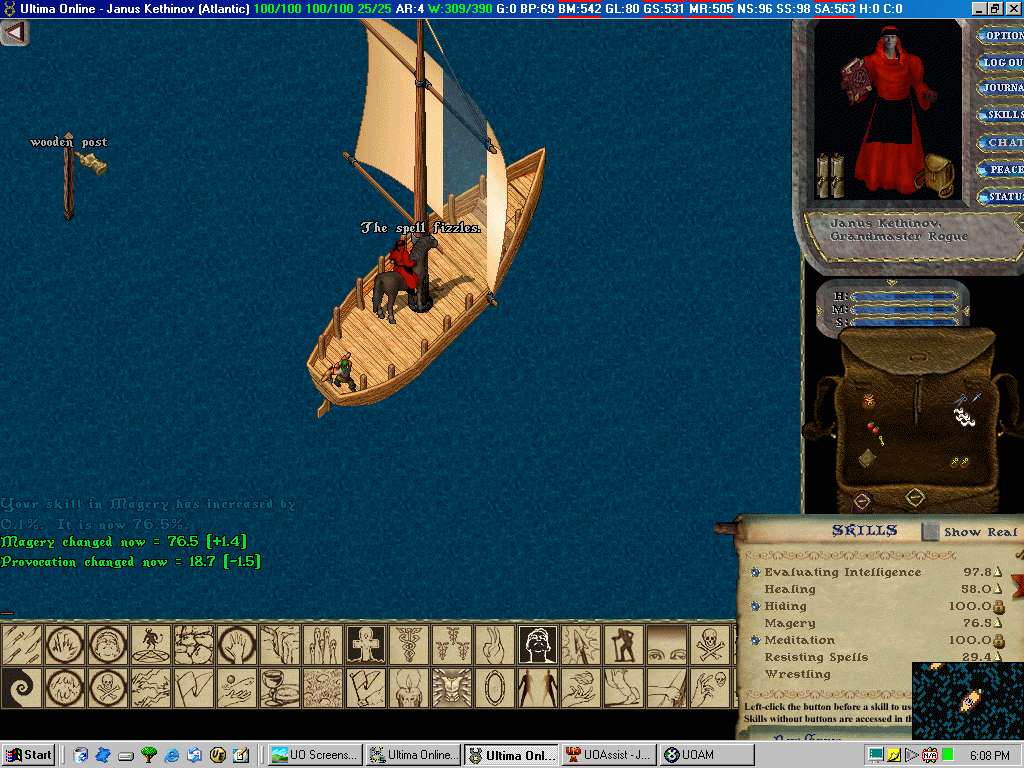Cast the black spiral spell icon
Image resolution: width=1024 pixels, height=768 pixels.
(20, 688)
